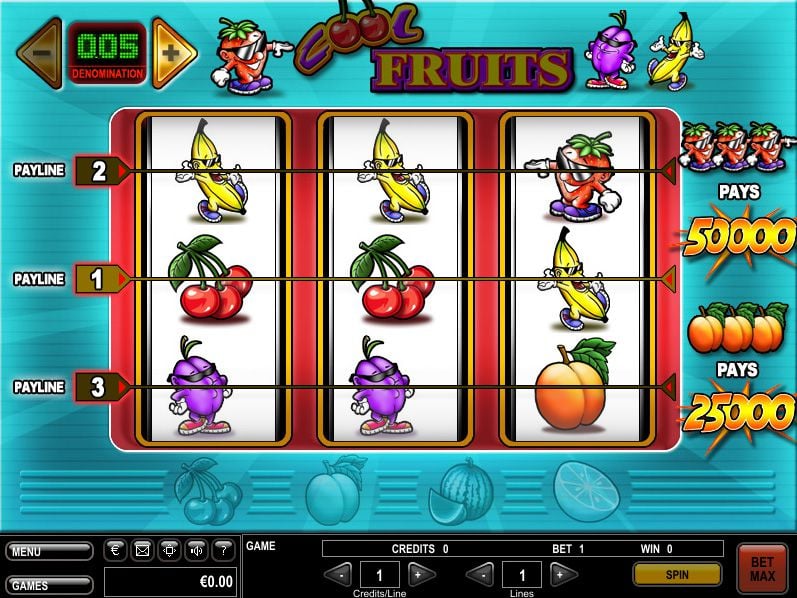
Task: Toggle sound with the speaker icon
Action: tap(196, 549)
